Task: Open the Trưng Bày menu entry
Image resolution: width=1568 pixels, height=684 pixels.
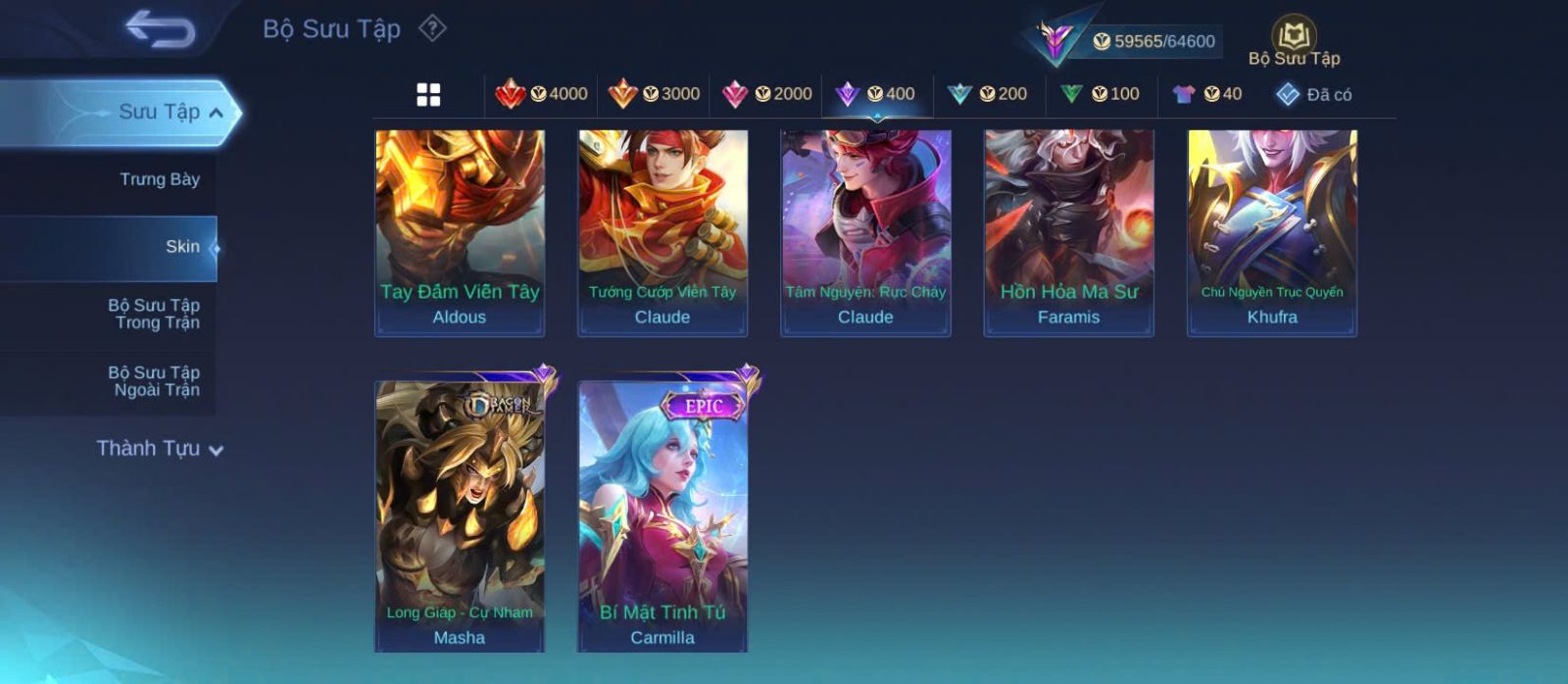Action: click(x=159, y=179)
